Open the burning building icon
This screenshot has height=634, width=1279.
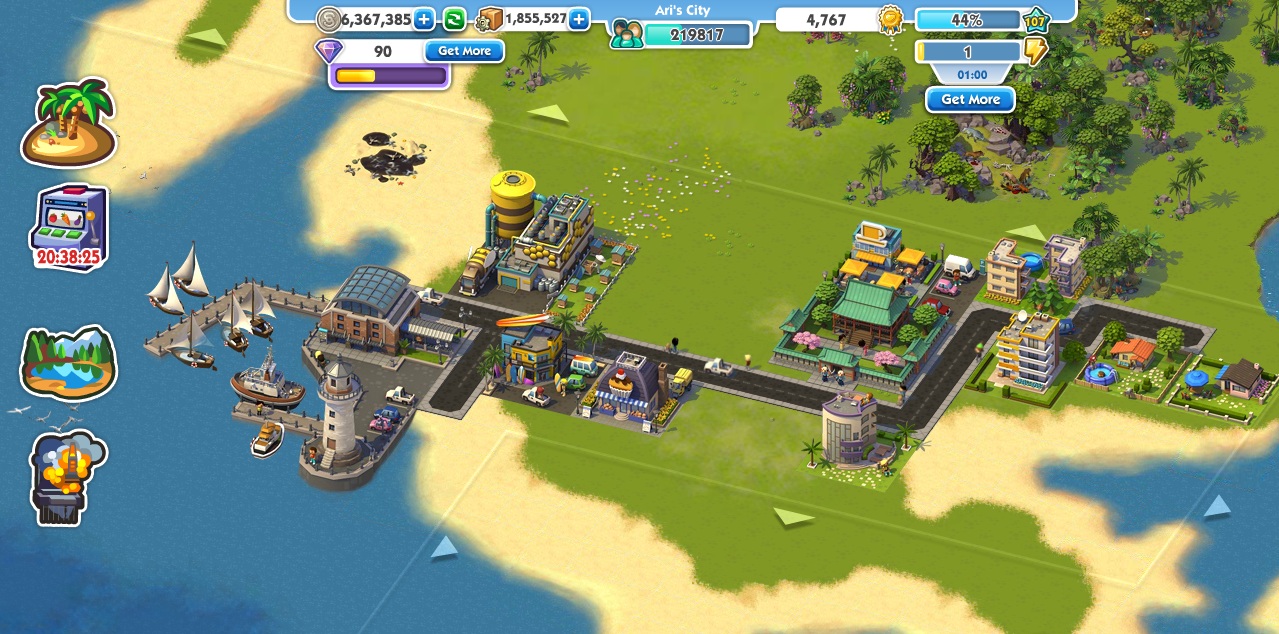68,477
